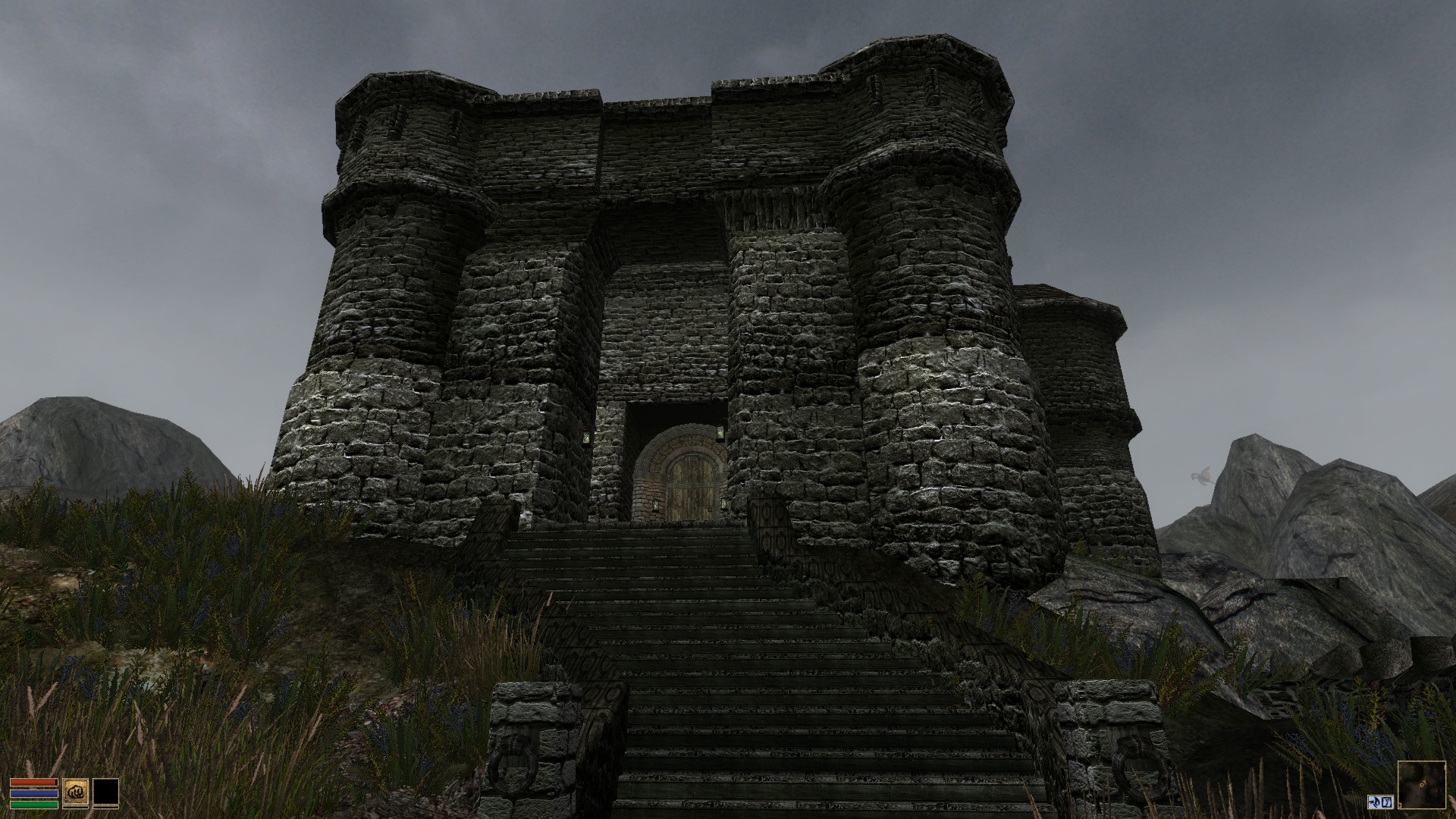Click the orange player arrow on the minimap

(x=1423, y=784)
